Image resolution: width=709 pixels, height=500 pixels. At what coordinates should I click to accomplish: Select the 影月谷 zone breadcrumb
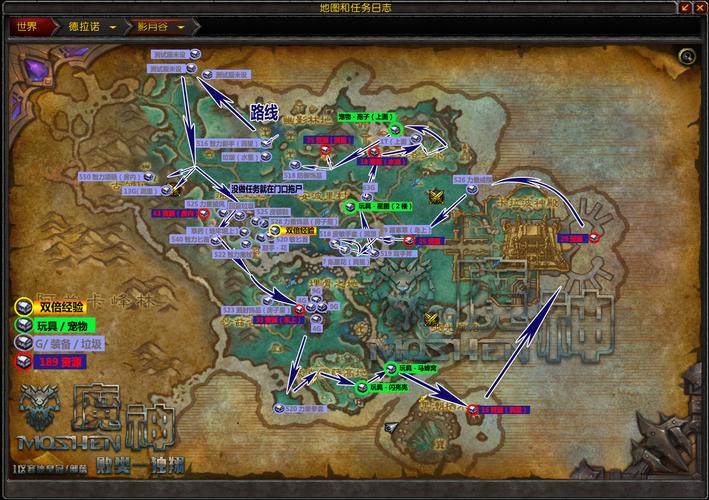[x=153, y=27]
